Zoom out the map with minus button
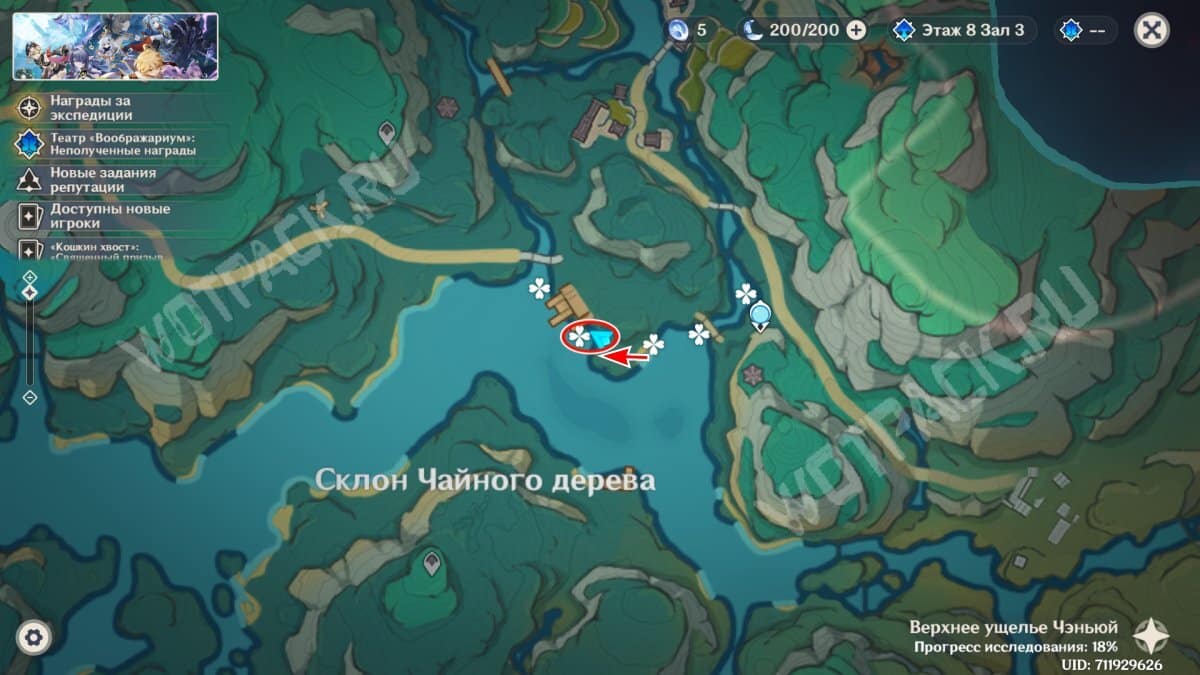This screenshot has height=675, width=1200. pos(30,397)
